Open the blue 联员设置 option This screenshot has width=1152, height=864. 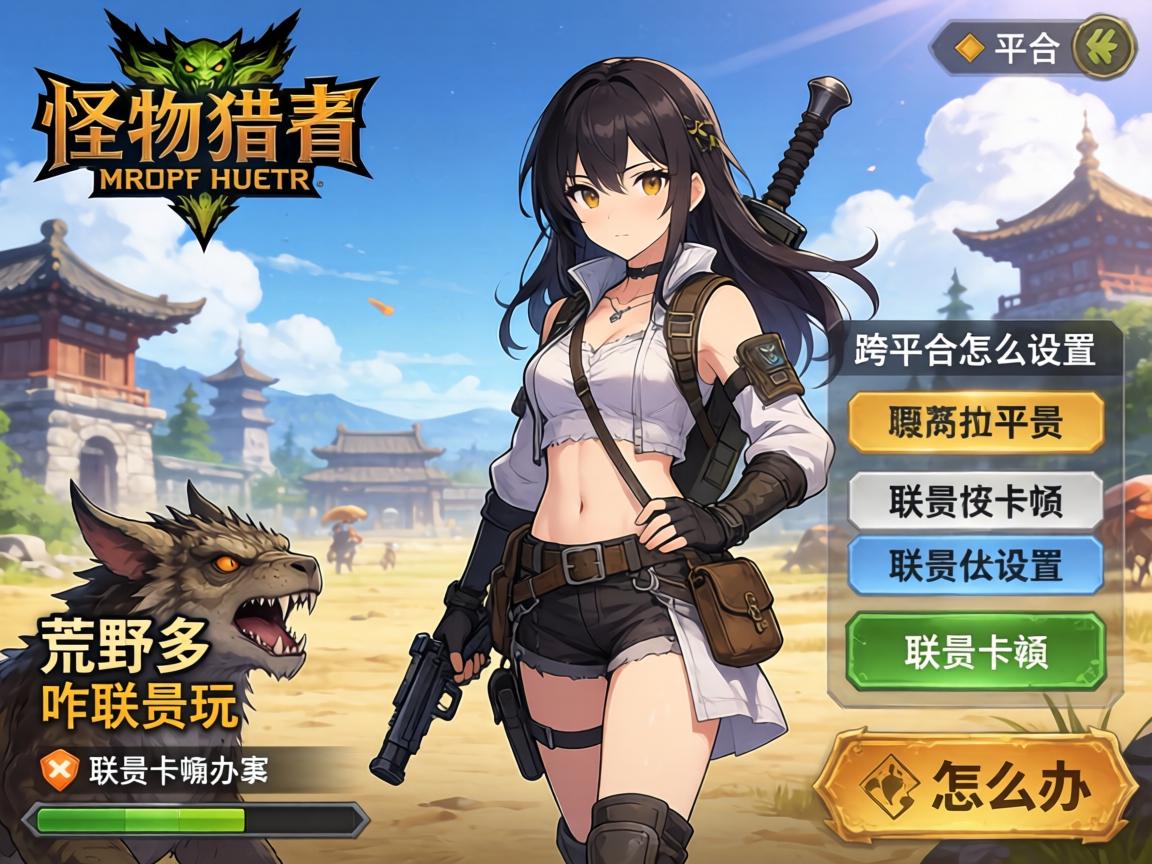point(975,565)
